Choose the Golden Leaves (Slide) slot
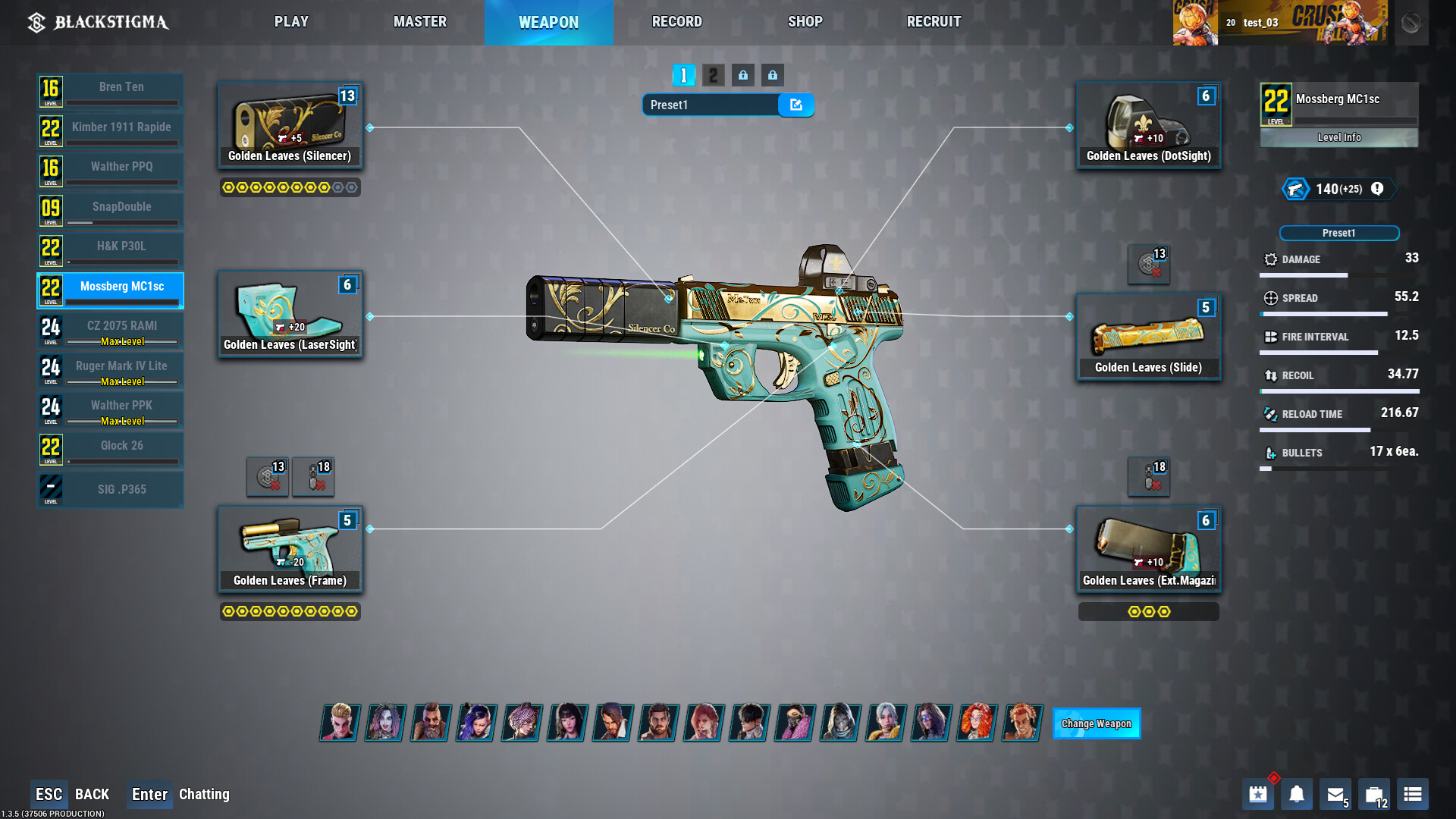Viewport: 1456px width, 819px height. (1148, 337)
